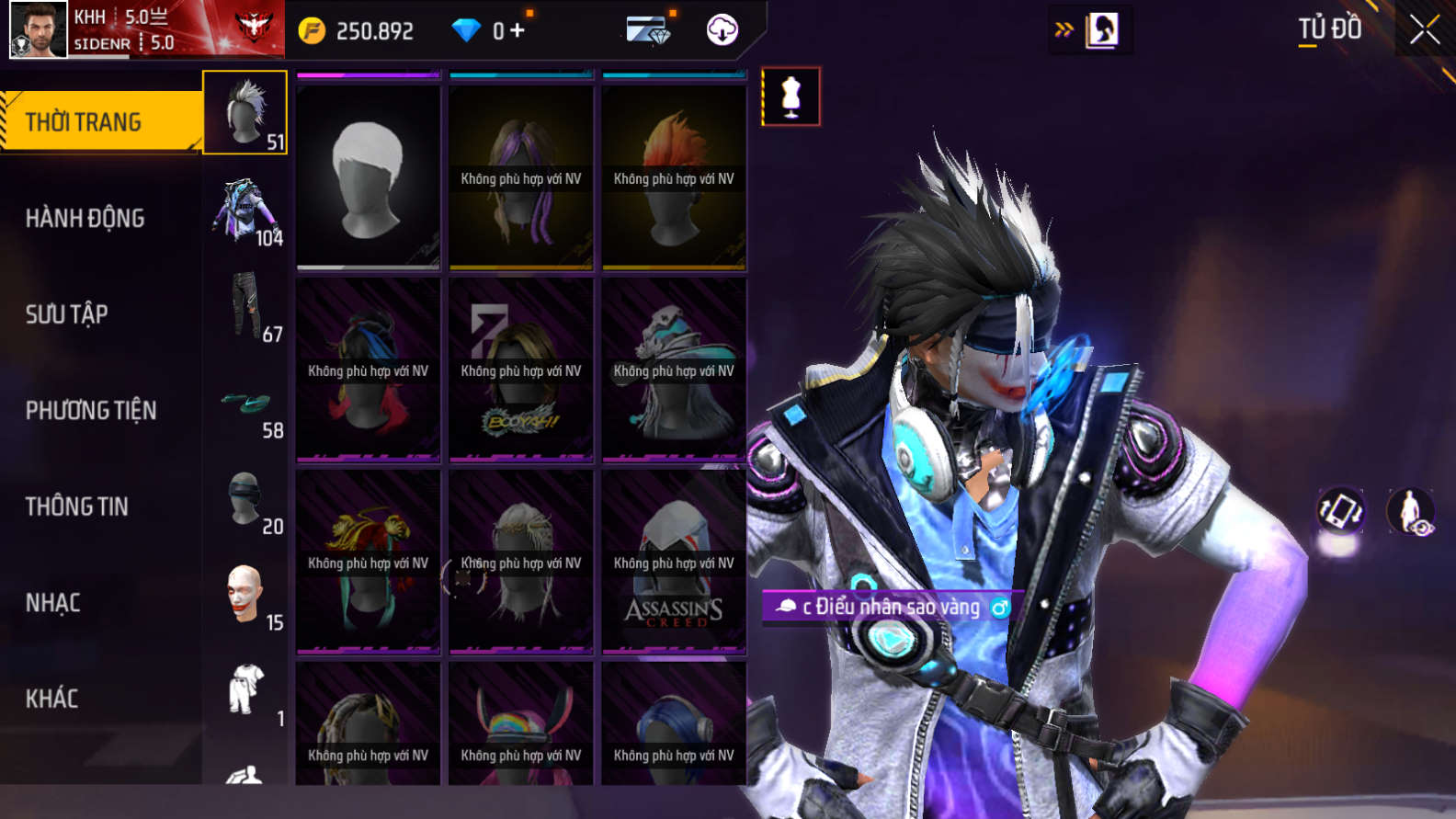Click the plus button to add diamonds

pos(518,30)
